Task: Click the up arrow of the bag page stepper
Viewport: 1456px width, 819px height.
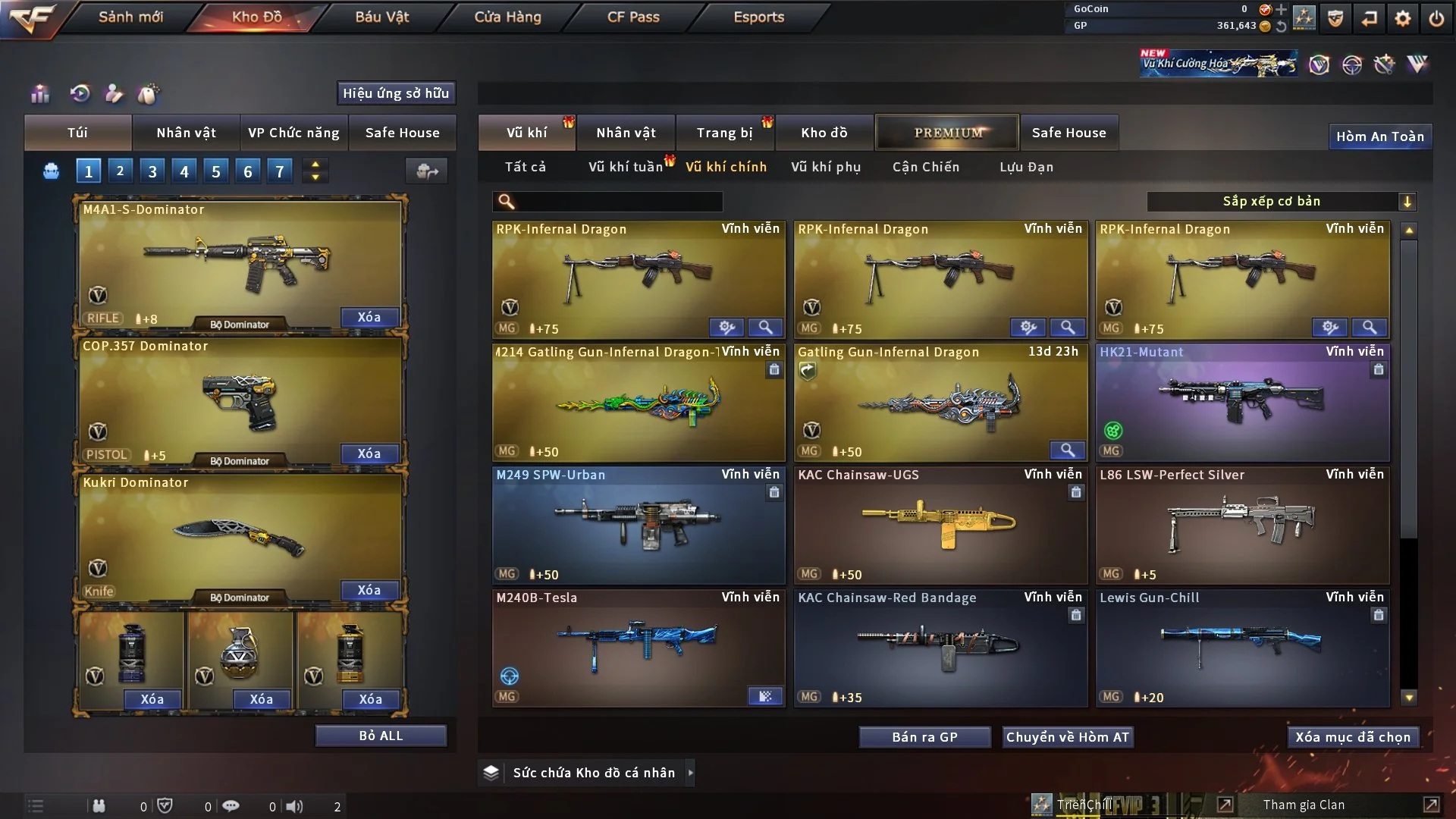Action: click(315, 164)
